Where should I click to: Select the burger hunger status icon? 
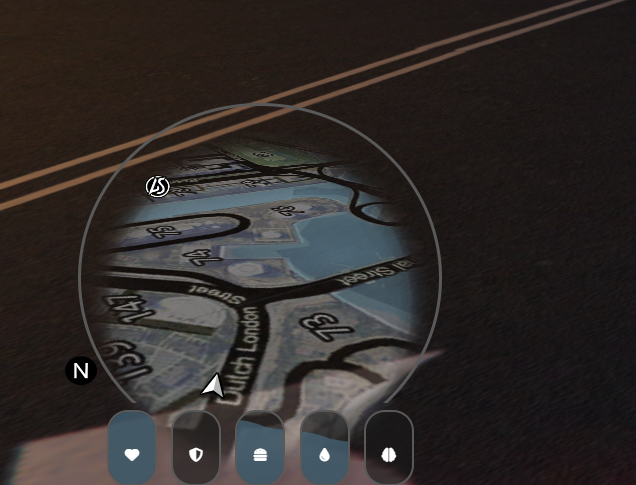coord(260,454)
